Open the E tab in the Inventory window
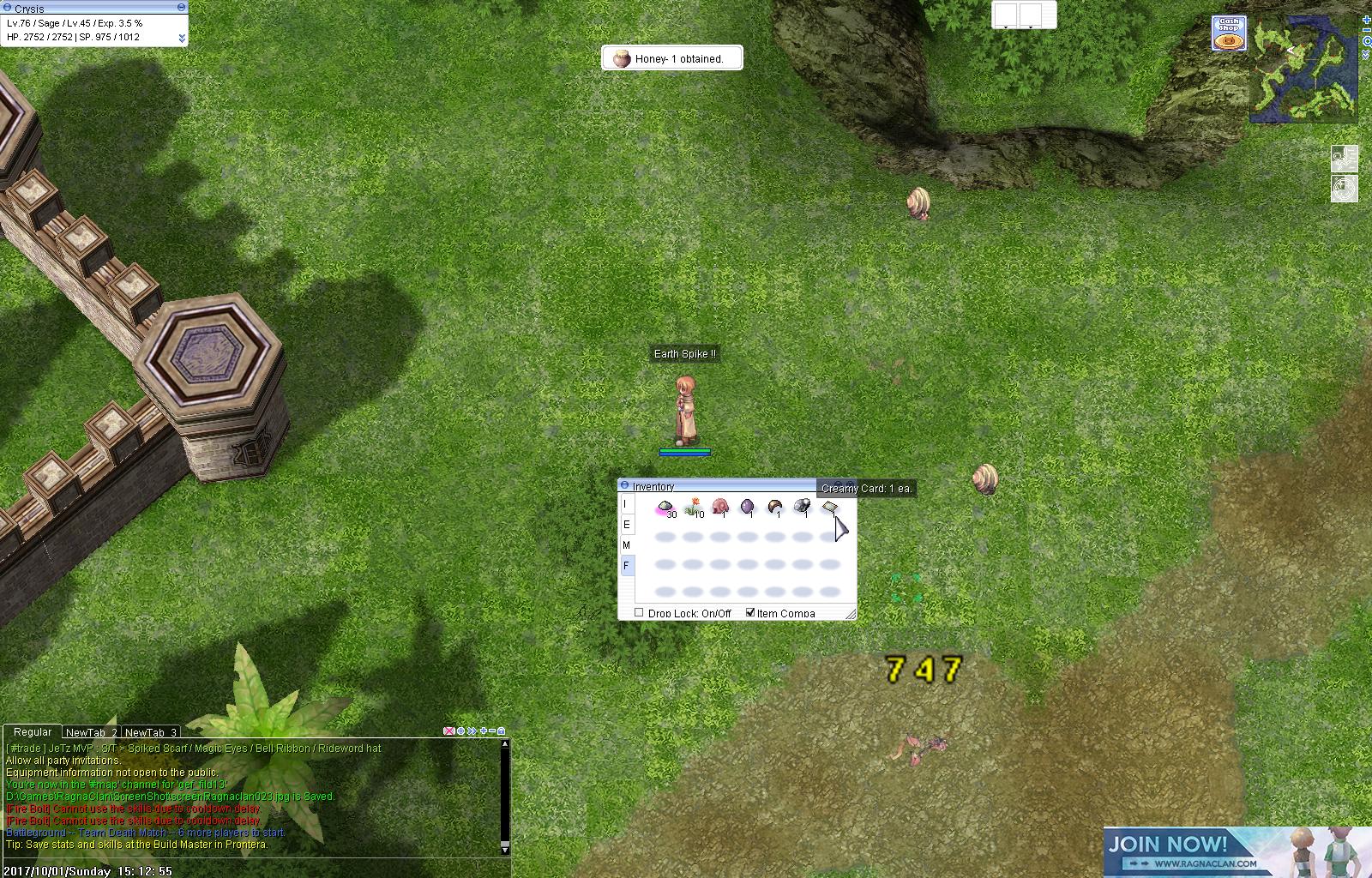The width and height of the screenshot is (1372, 878). 626,525
